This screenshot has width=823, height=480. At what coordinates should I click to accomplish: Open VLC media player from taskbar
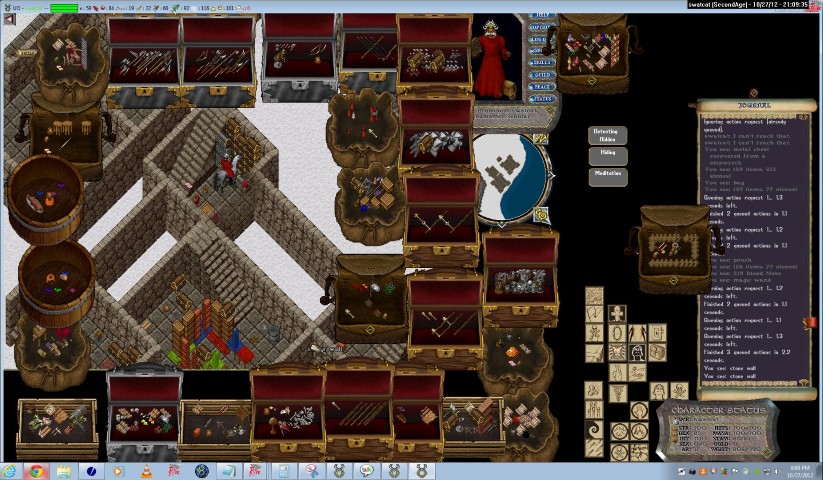tap(146, 470)
